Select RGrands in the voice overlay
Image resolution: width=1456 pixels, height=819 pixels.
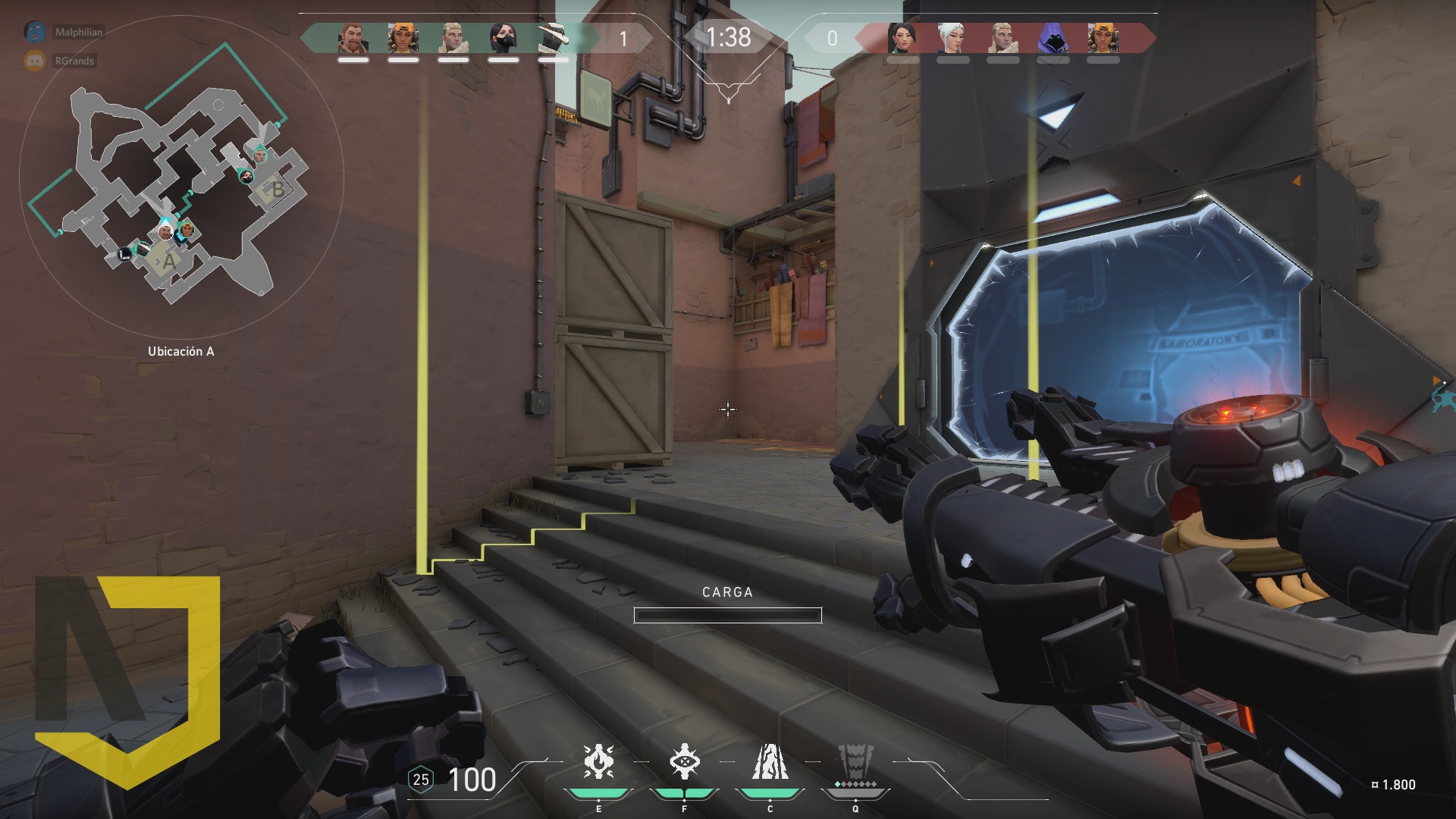click(x=74, y=61)
